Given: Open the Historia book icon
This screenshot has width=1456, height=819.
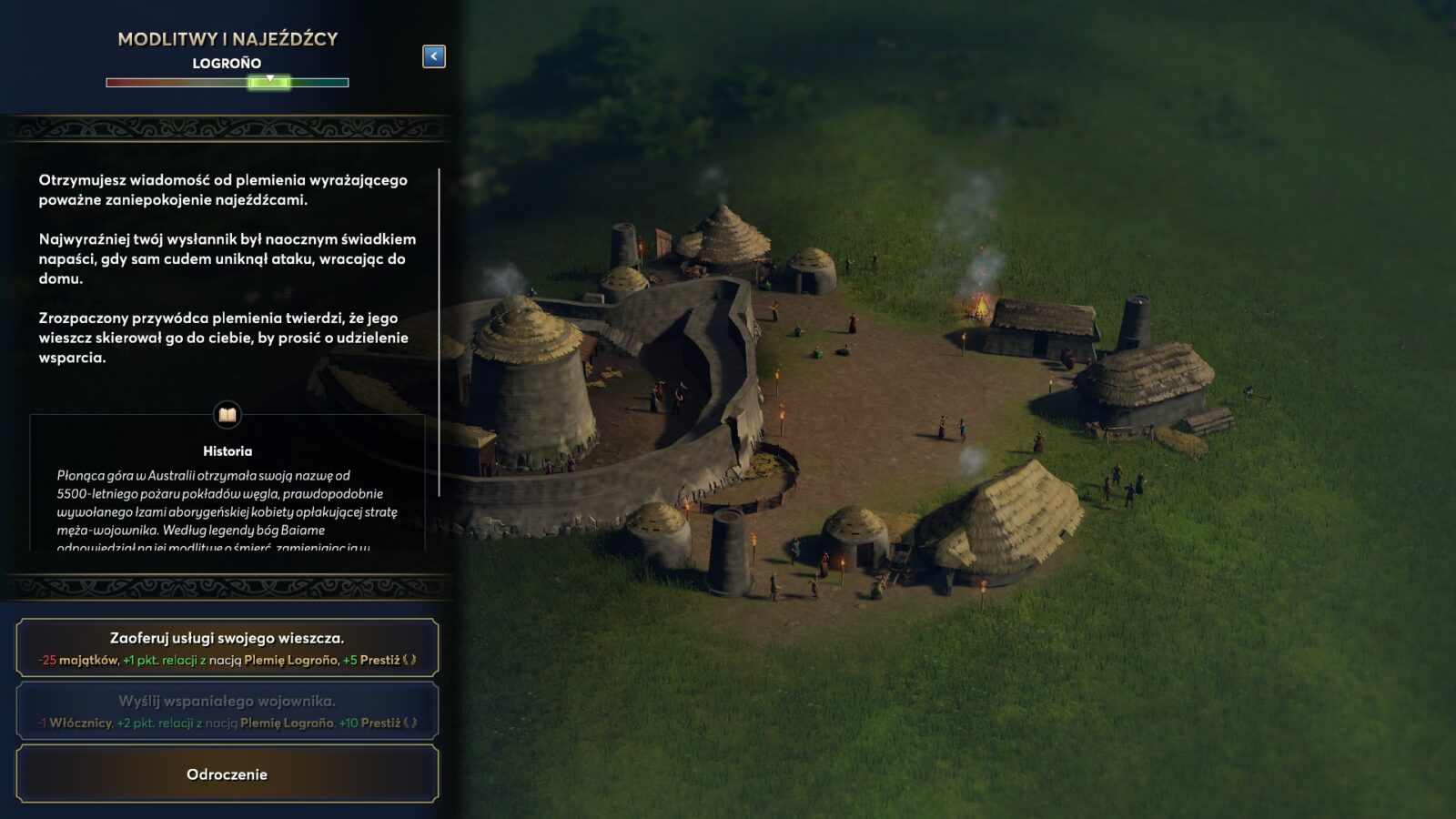Looking at the screenshot, I should pos(227,415).
